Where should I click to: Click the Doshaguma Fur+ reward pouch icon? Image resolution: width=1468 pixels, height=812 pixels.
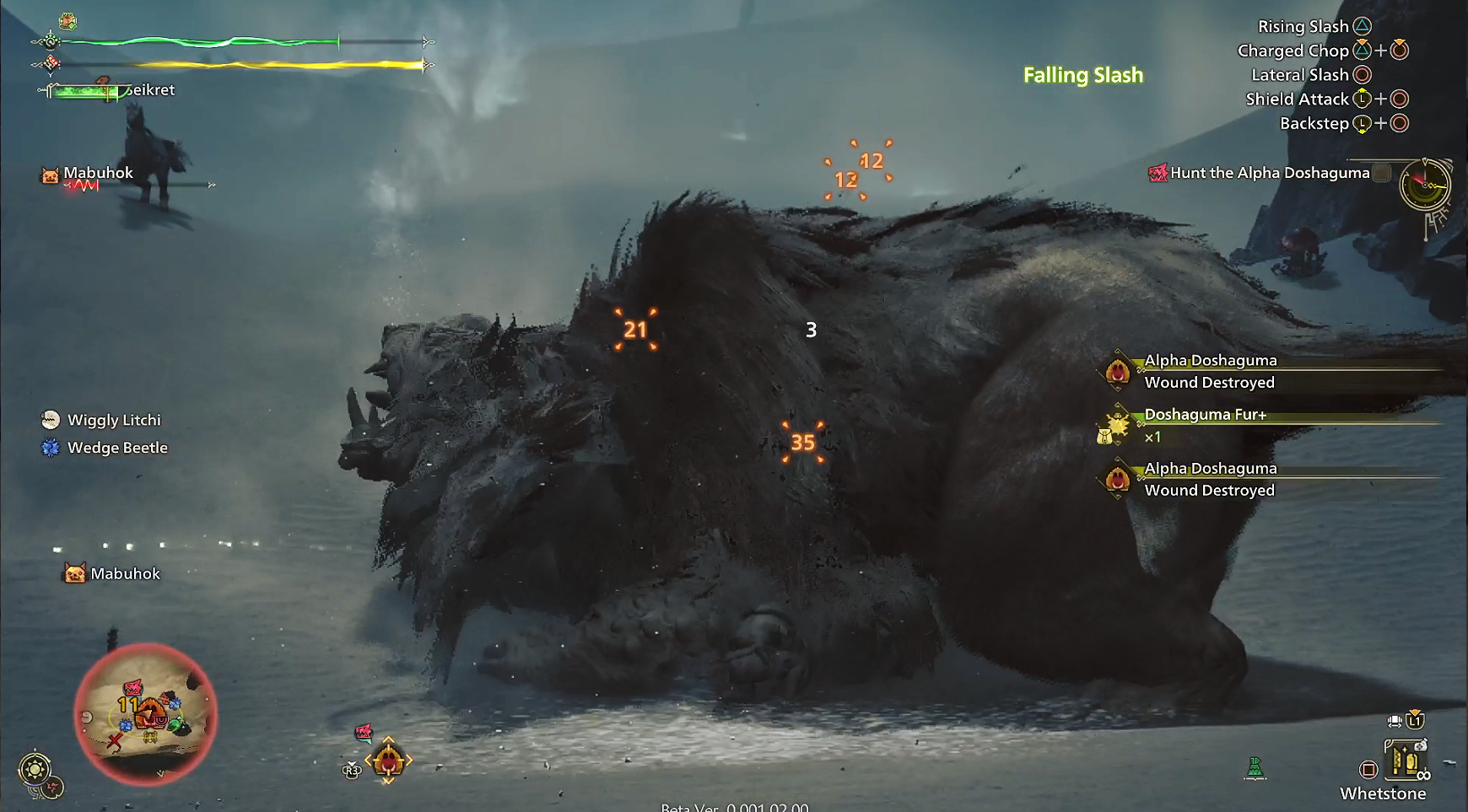(1116, 427)
